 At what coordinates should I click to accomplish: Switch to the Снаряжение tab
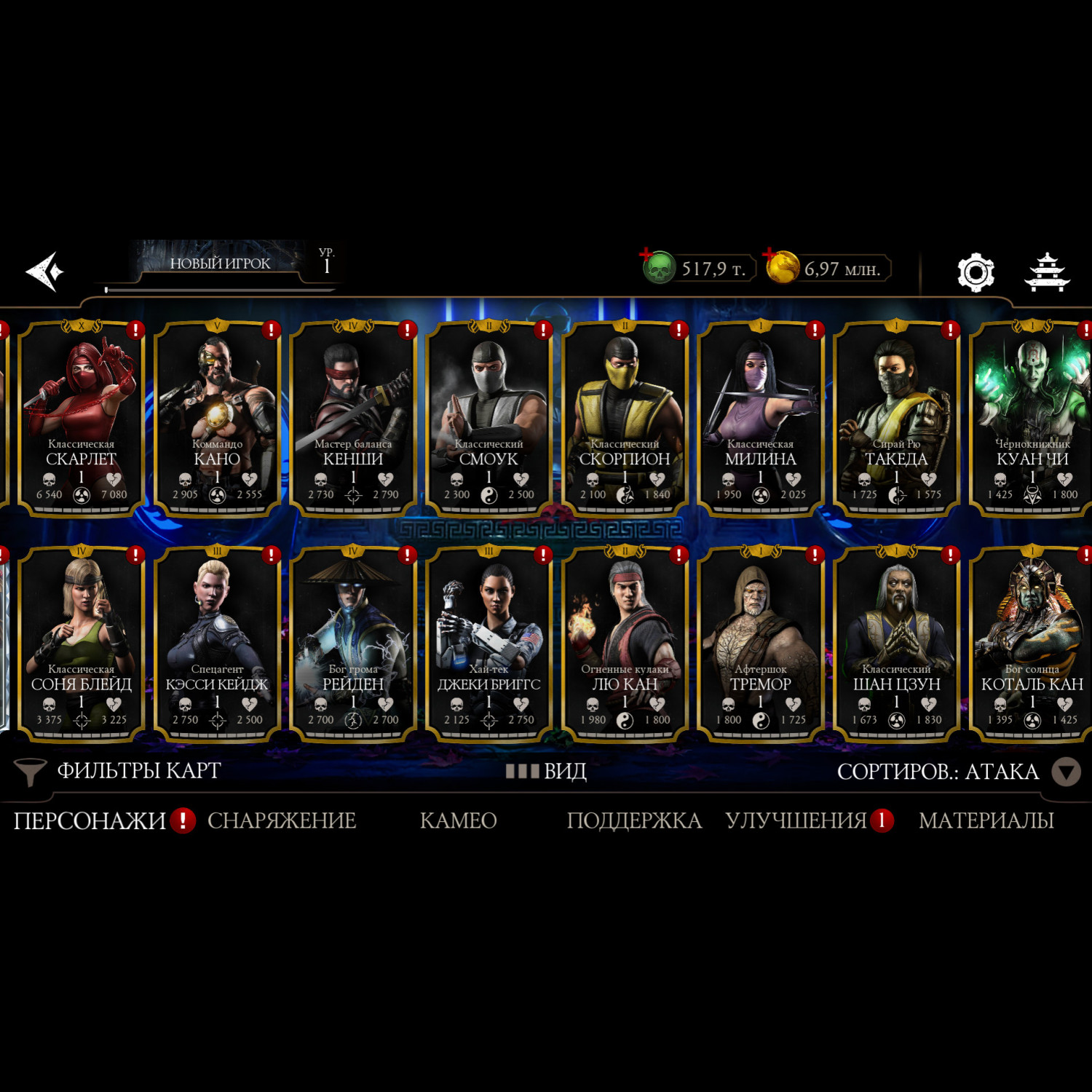tap(282, 820)
